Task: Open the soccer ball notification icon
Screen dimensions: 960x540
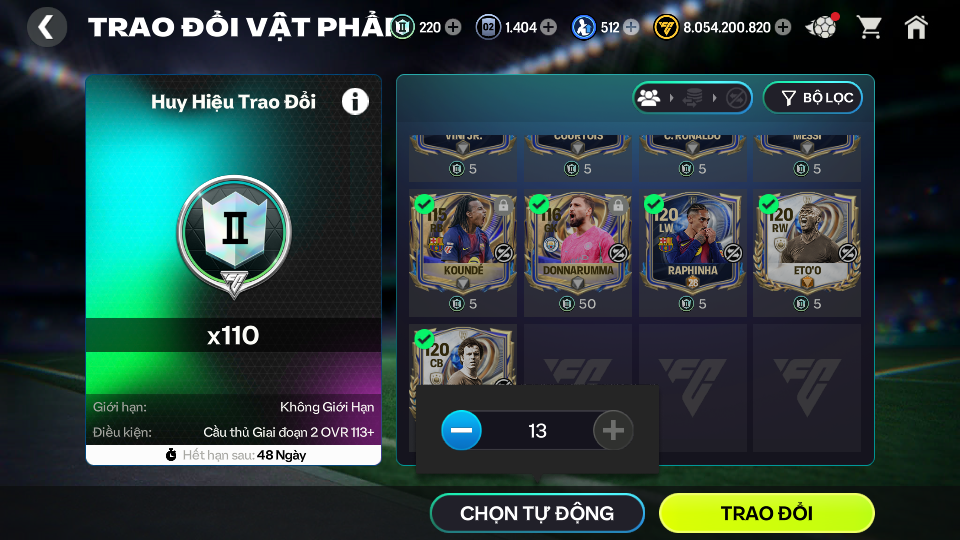Action: 821,27
